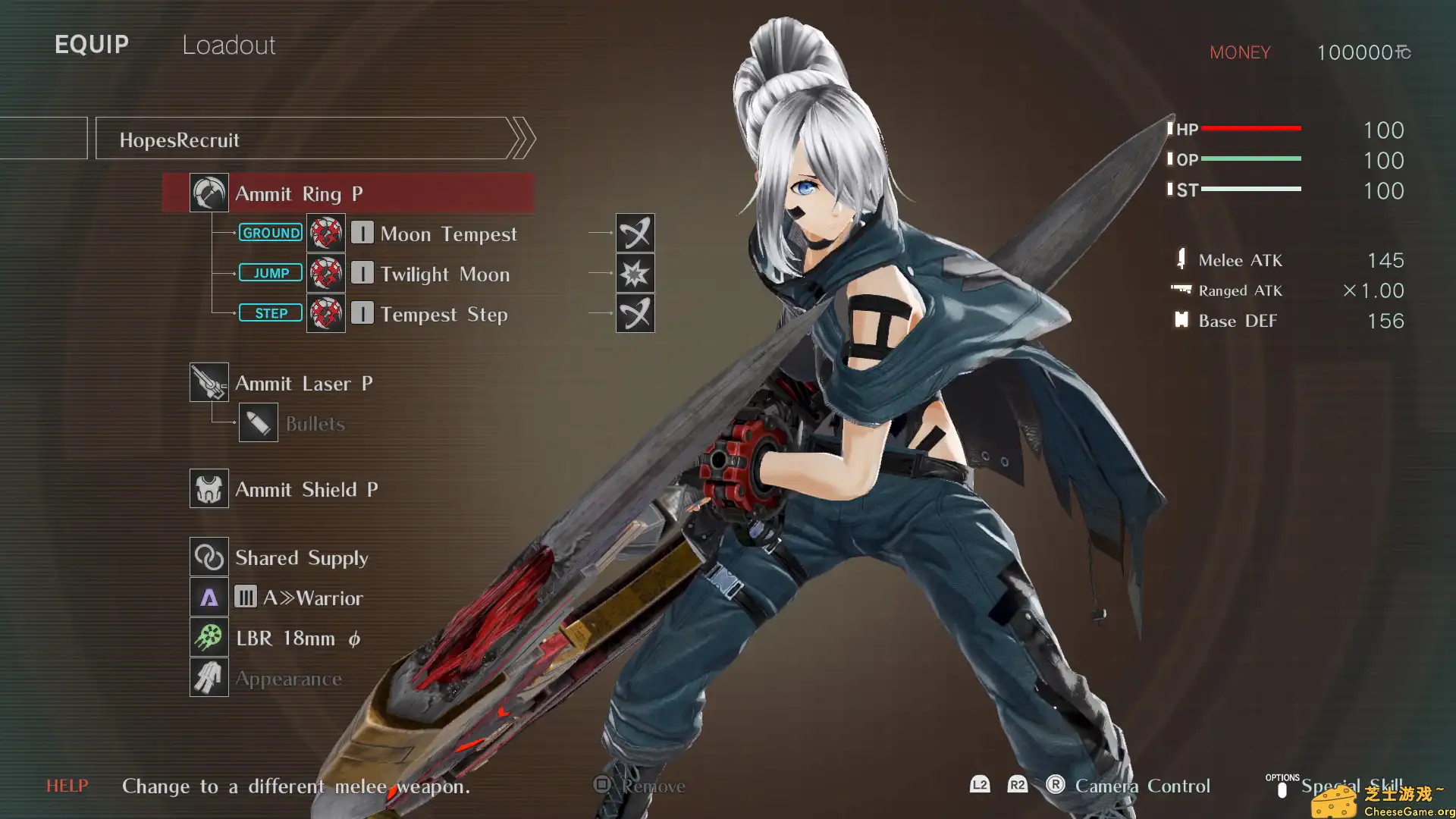Image resolution: width=1456 pixels, height=819 pixels.
Task: Select the Ammit Ring P melee weapon icon
Action: (x=209, y=193)
